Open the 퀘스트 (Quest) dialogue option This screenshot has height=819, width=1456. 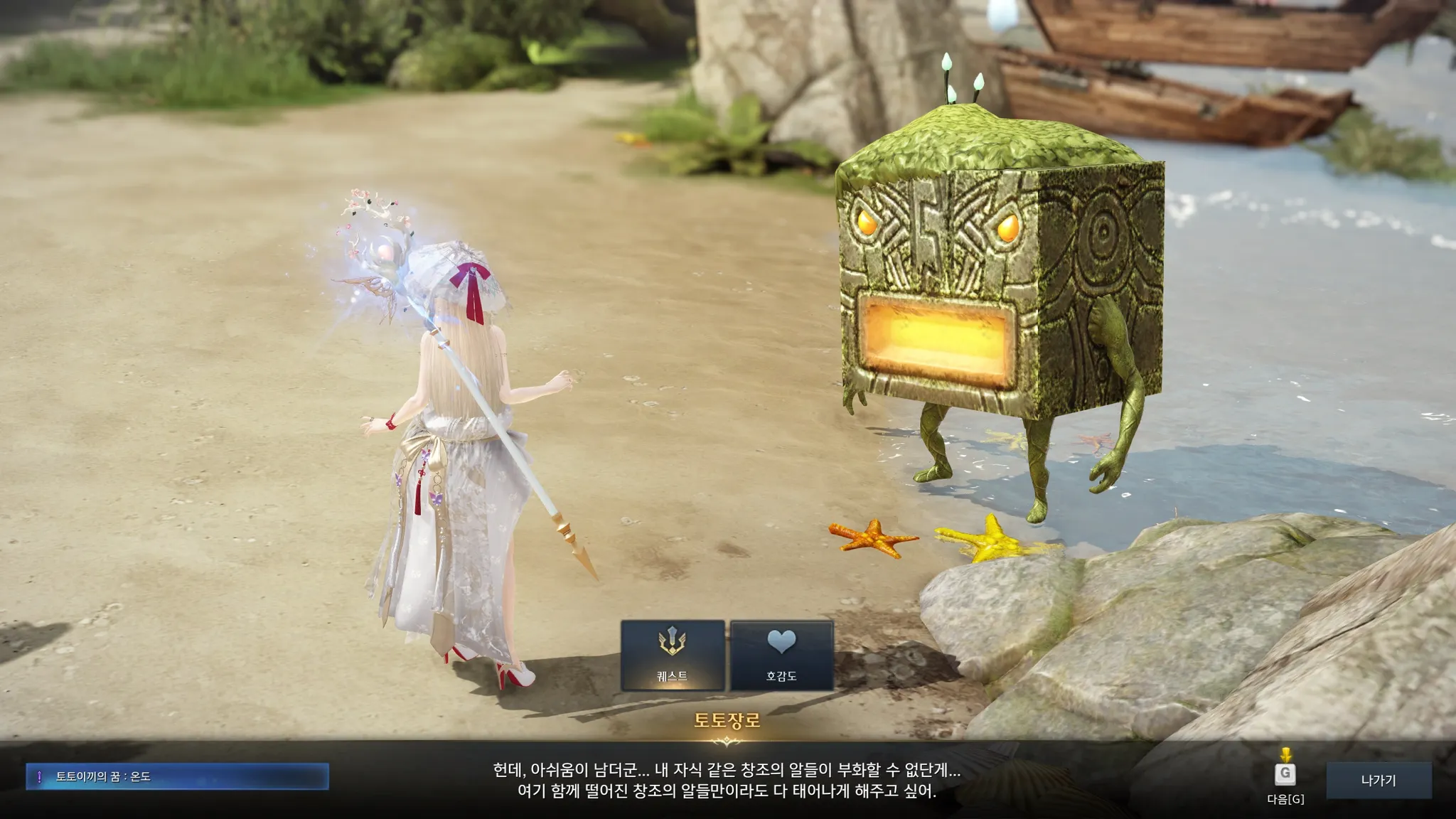pyautogui.click(x=673, y=655)
